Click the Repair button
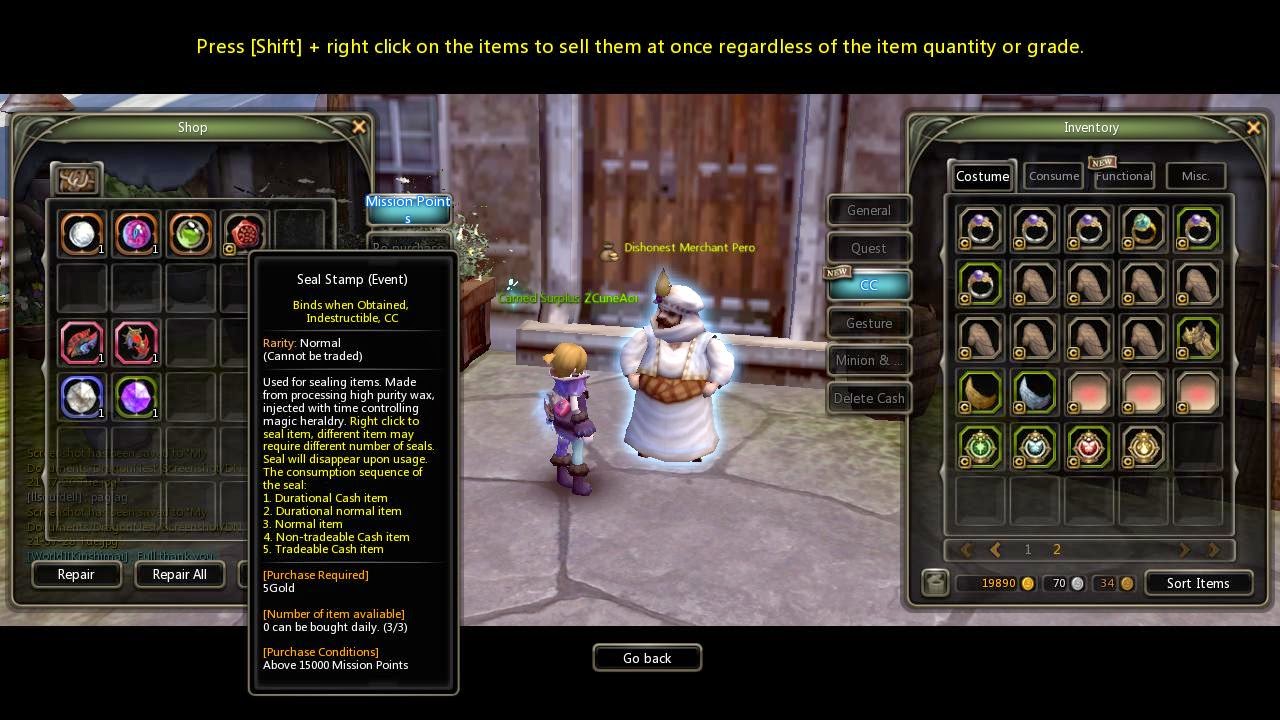This screenshot has width=1280, height=720. pos(76,574)
